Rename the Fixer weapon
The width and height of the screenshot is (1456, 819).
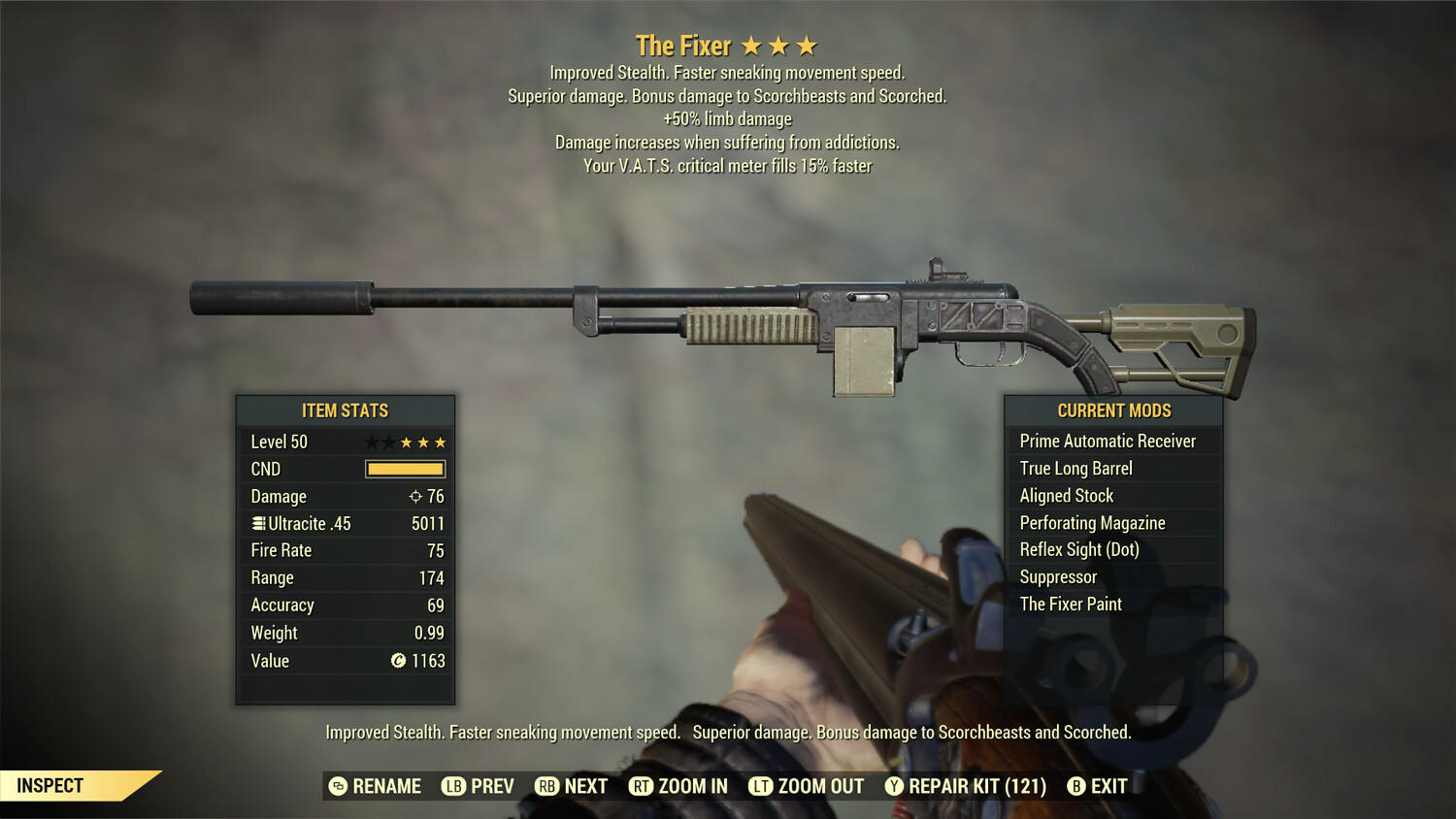[x=376, y=786]
